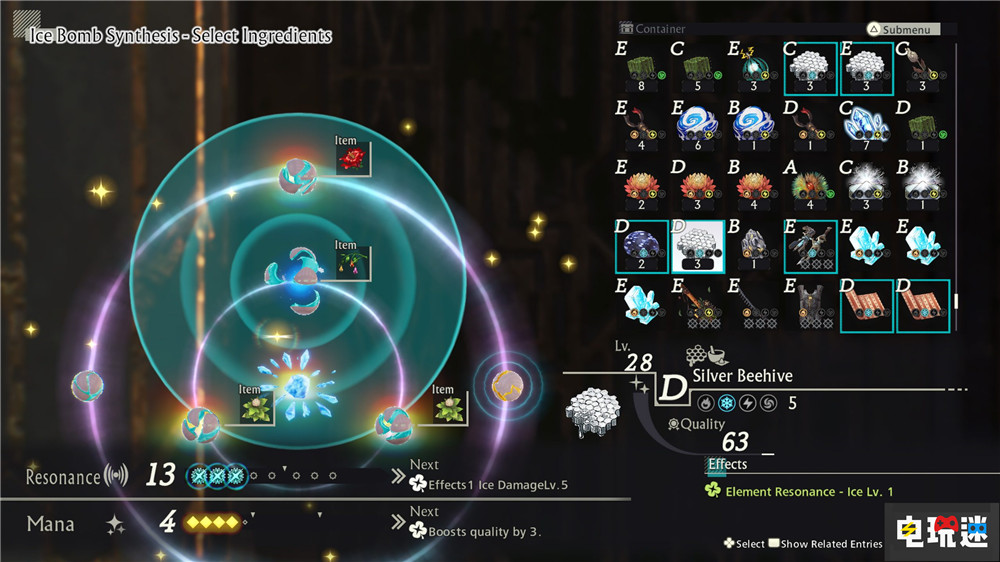Select the rank C blue crystal cluster
This screenshot has width=1000, height=562.
[x=865, y=127]
